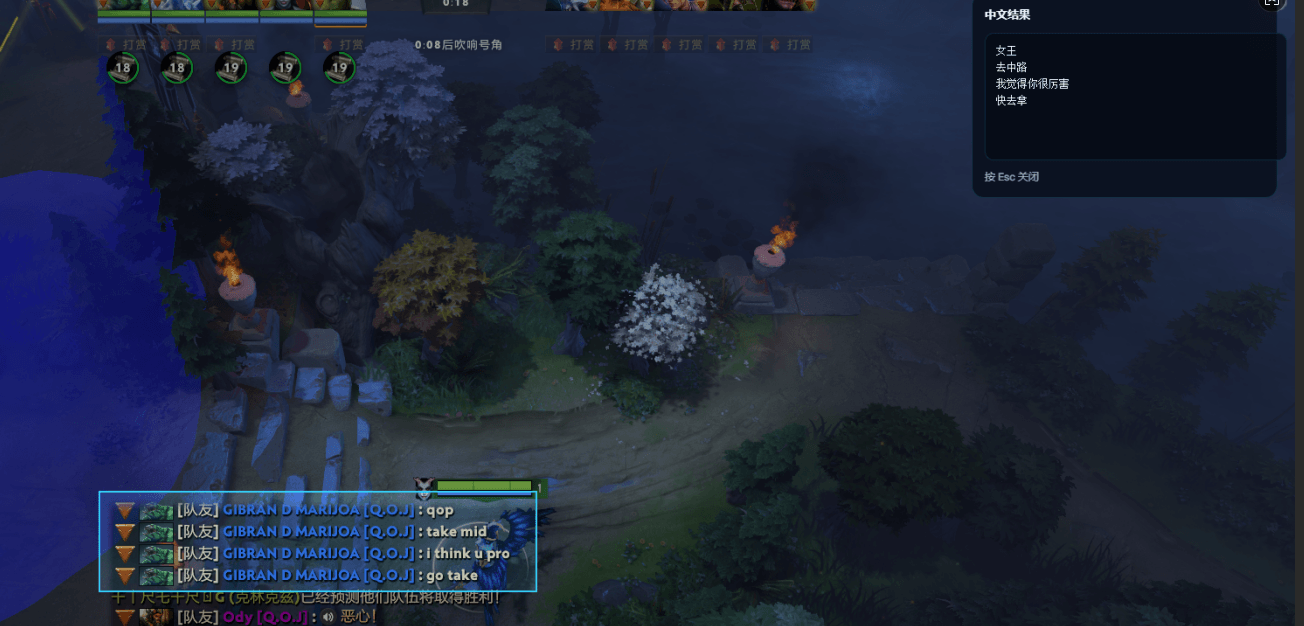Click the "take mid" chat line
The image size is (1304, 626).
point(456,532)
